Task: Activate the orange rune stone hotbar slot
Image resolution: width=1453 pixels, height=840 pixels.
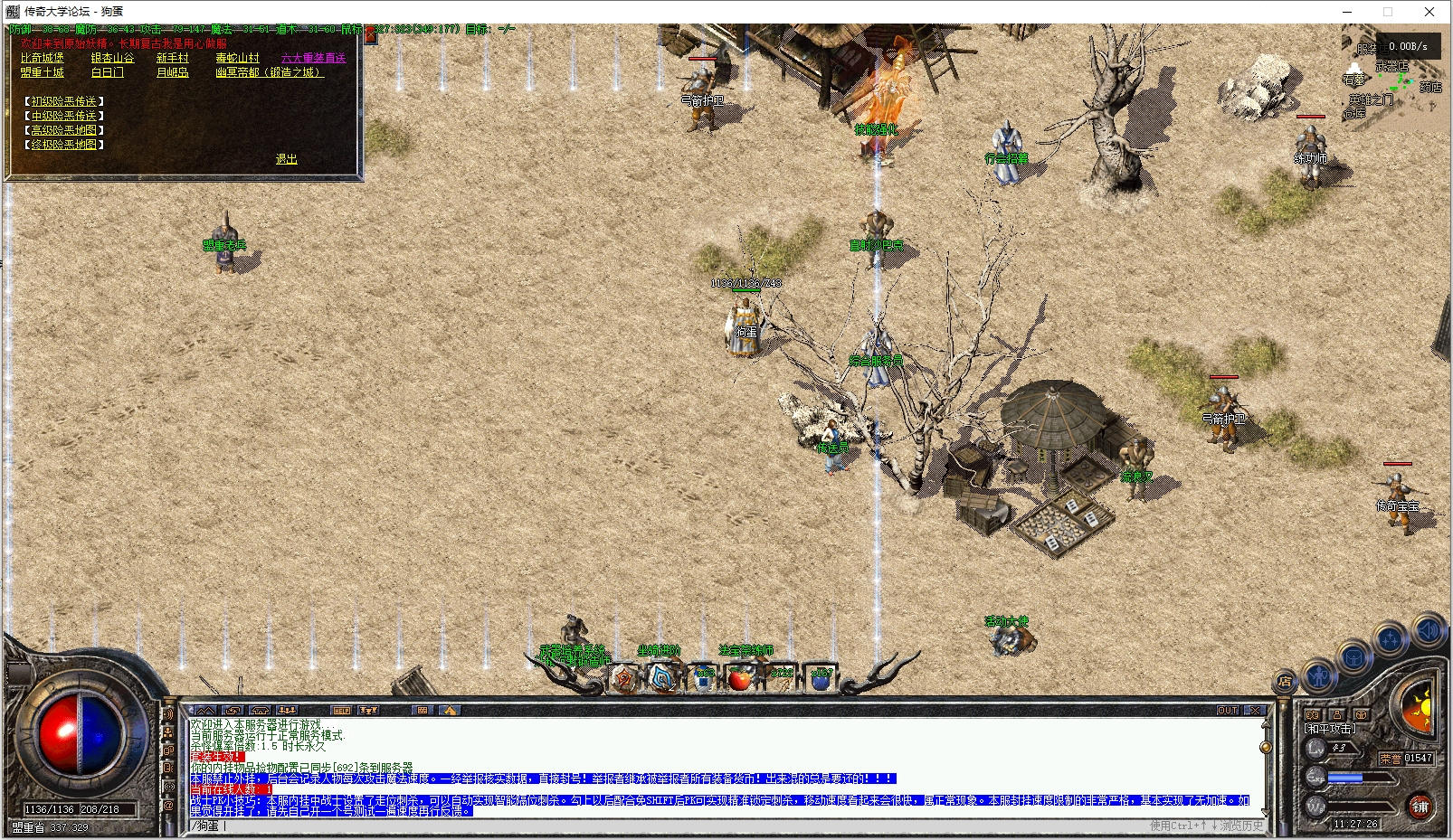Action: (624, 677)
